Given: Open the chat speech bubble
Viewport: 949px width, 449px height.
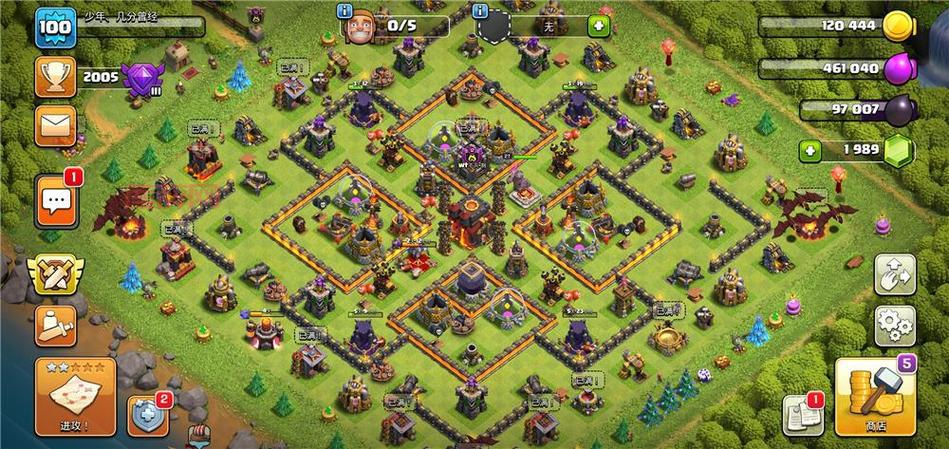Looking at the screenshot, I should (x=56, y=203).
